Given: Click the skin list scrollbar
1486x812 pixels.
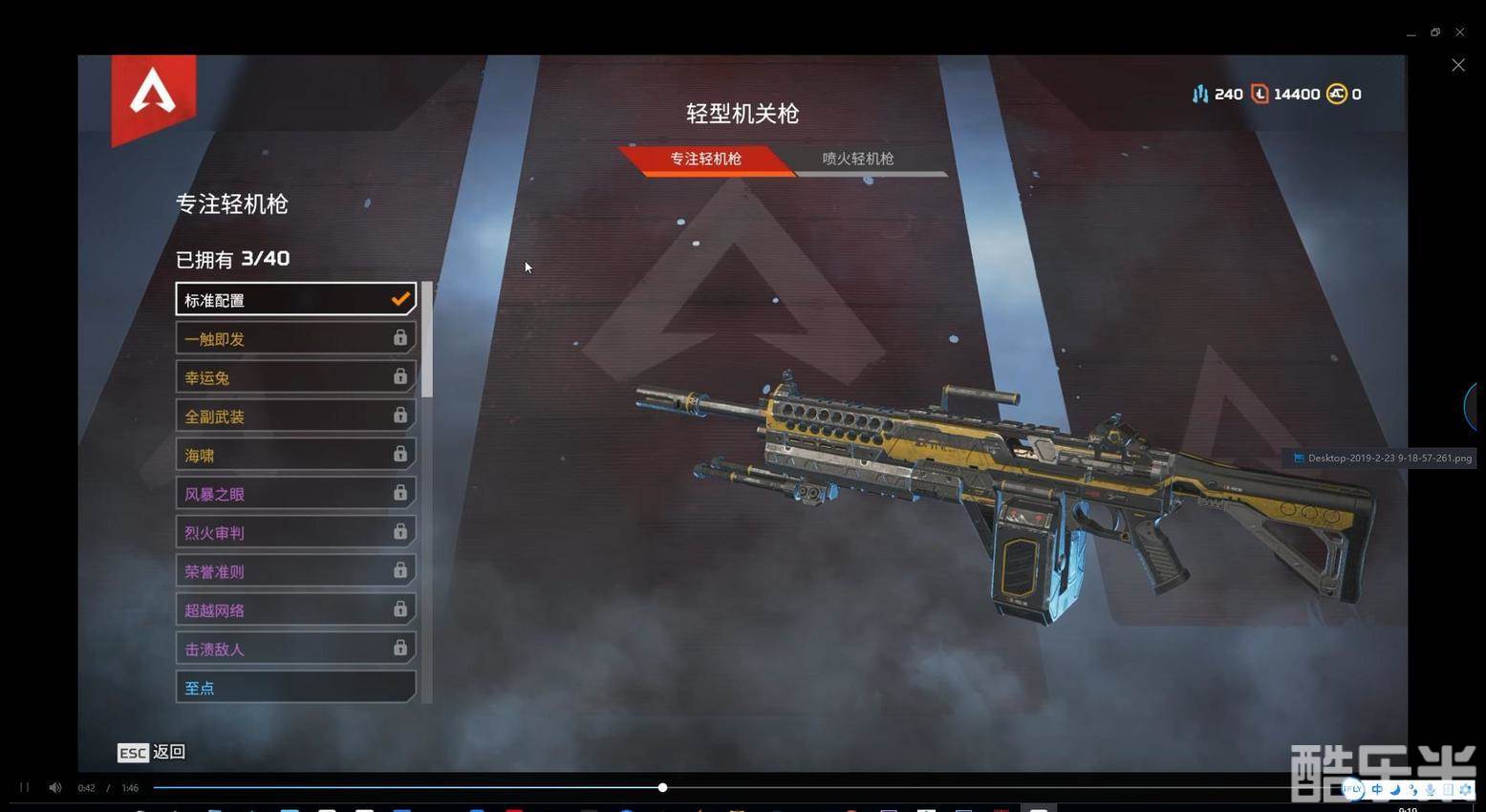Looking at the screenshot, I should pyautogui.click(x=427, y=339).
